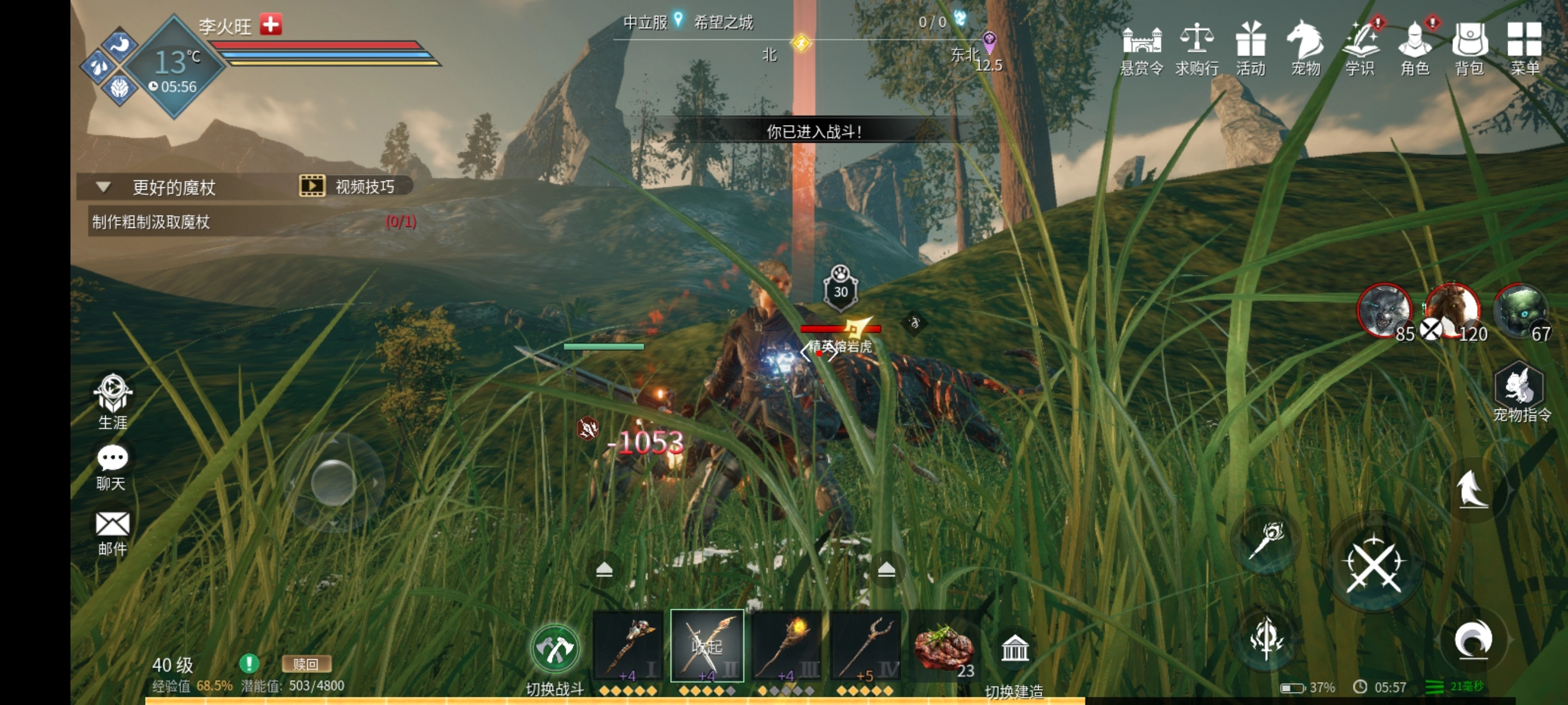This screenshot has height=705, width=1568.
Task: Open the 活动 events gift icon
Action: pos(1250,49)
